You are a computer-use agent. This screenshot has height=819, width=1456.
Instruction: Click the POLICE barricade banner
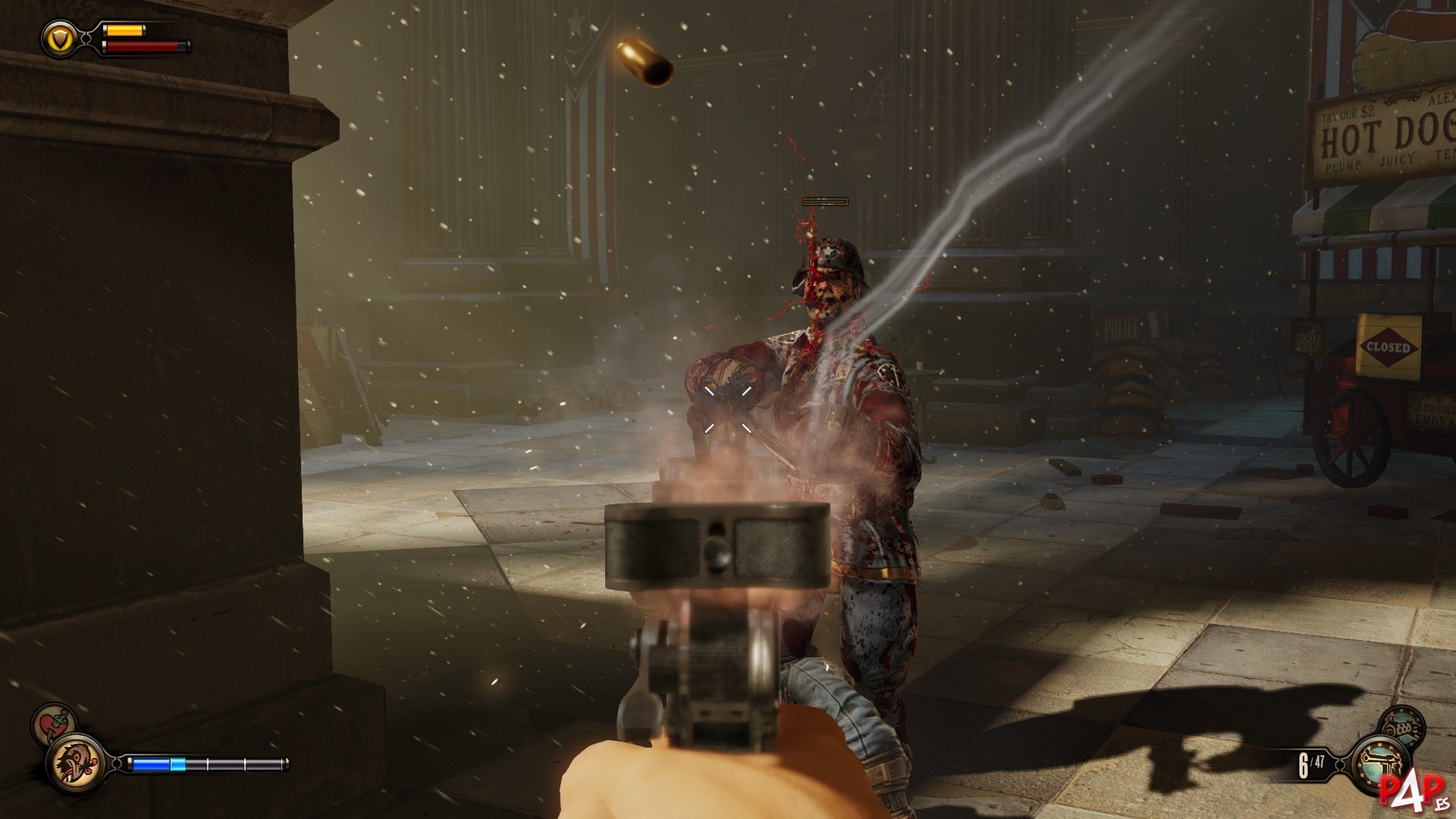[1120, 326]
